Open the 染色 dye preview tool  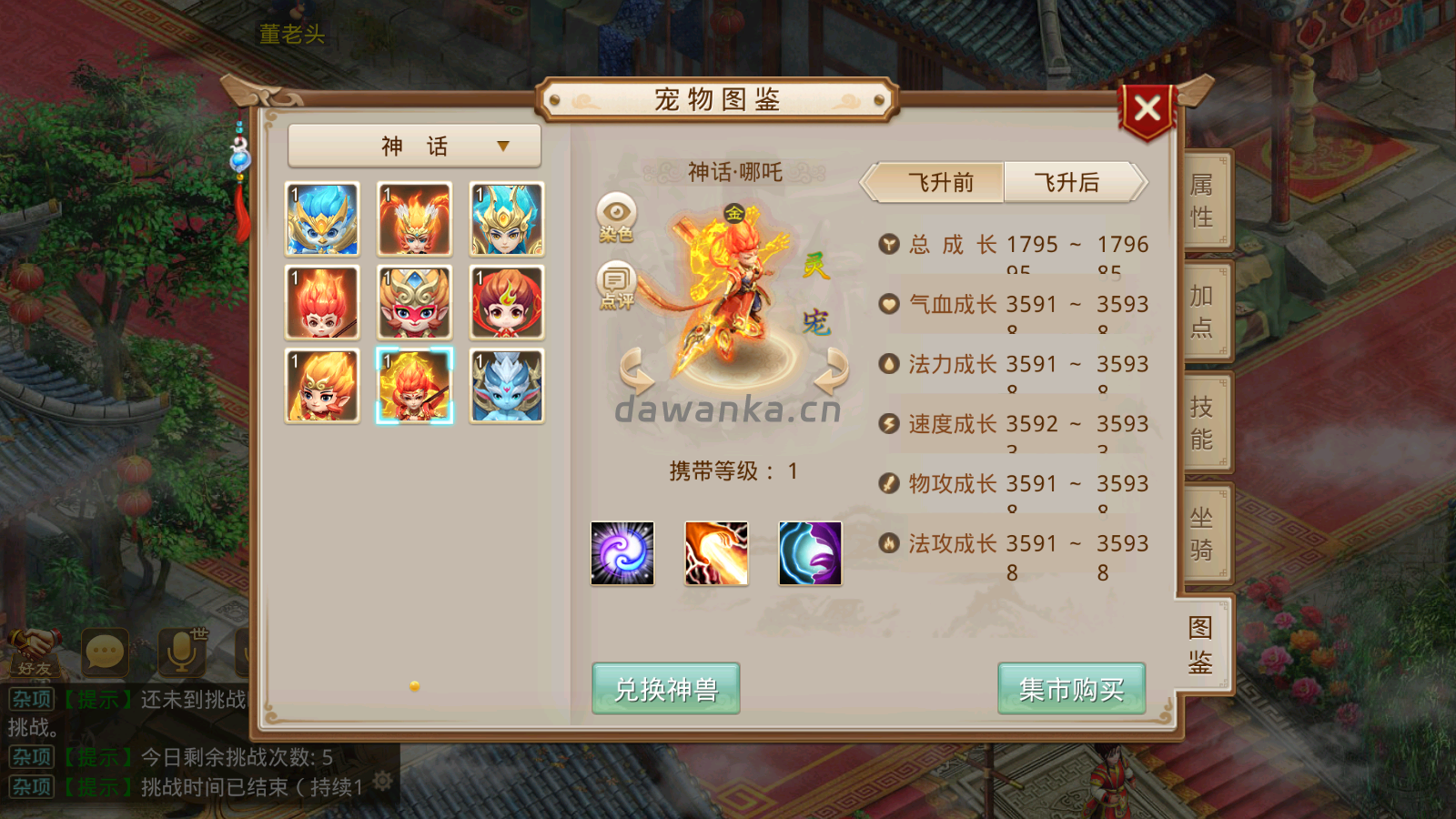point(617,218)
